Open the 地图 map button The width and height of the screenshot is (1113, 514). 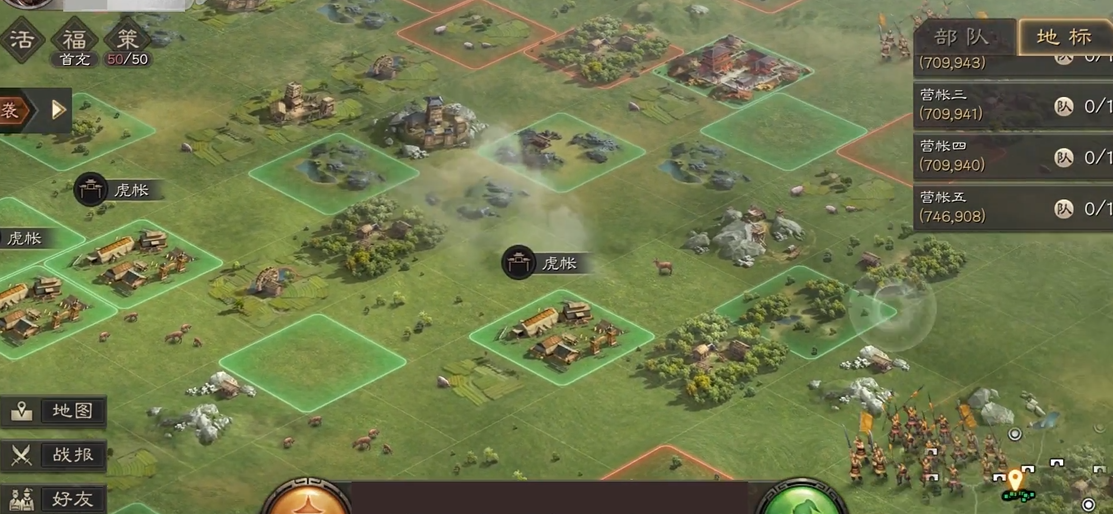(x=55, y=411)
